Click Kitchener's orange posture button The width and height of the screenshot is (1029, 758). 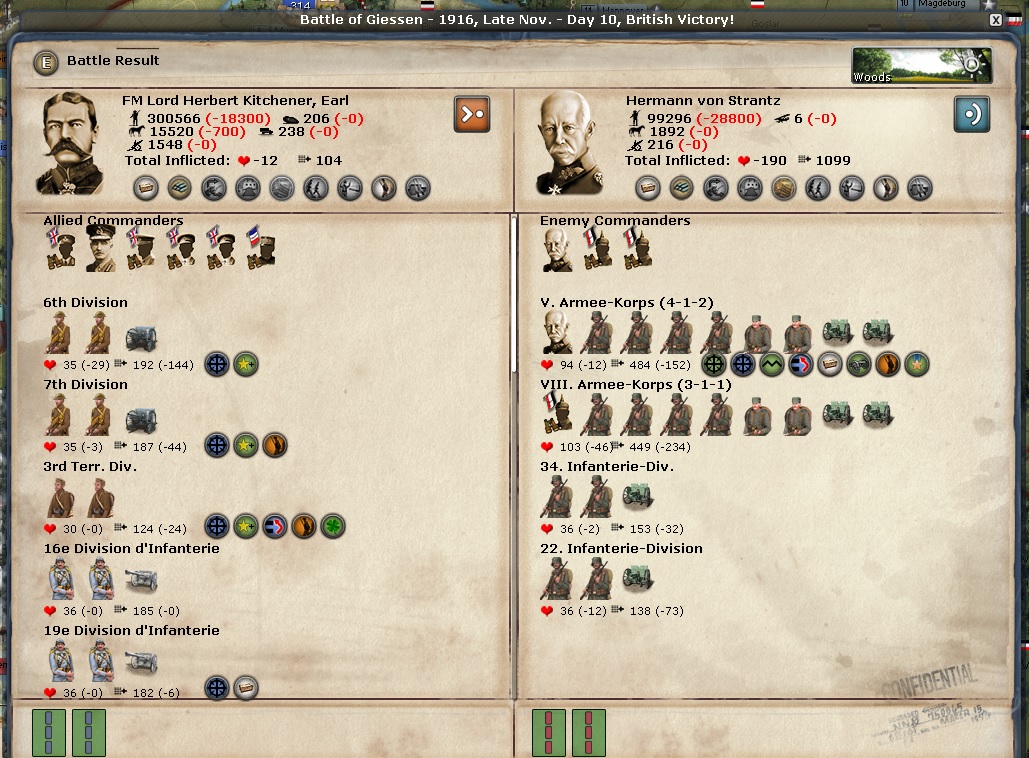click(472, 113)
